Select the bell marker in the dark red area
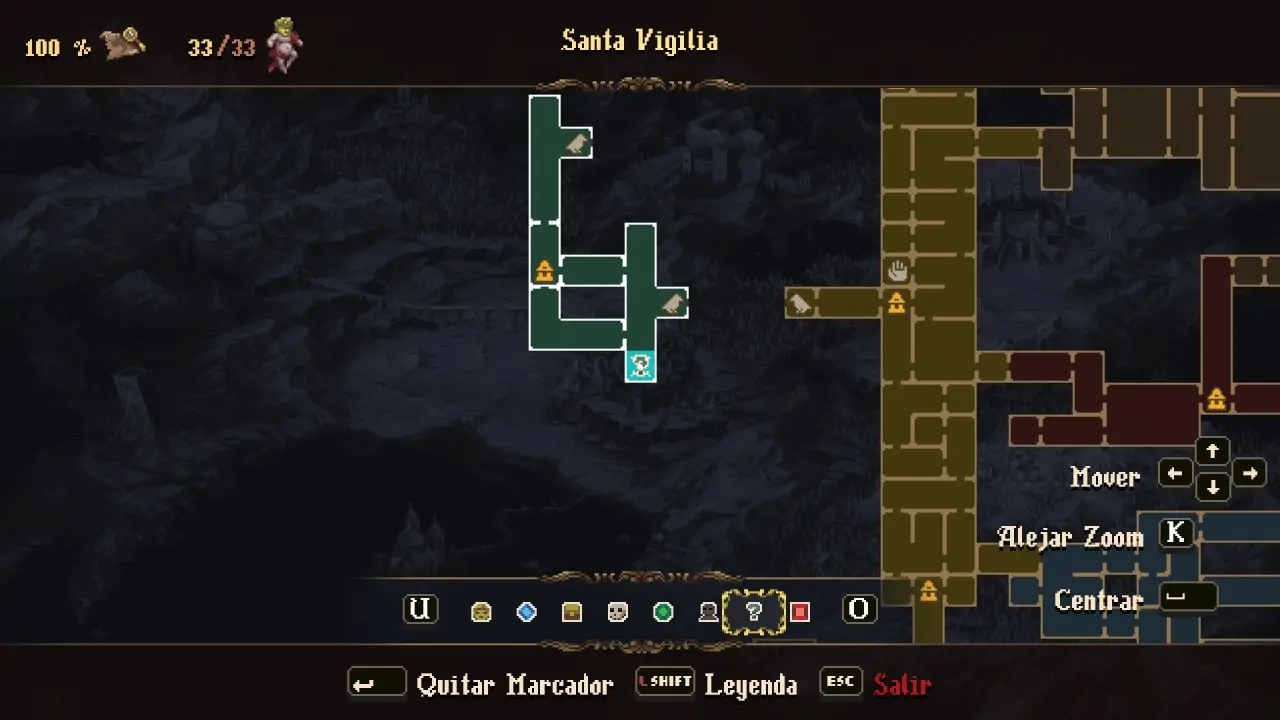Viewport: 1280px width, 720px height. (x=1216, y=399)
